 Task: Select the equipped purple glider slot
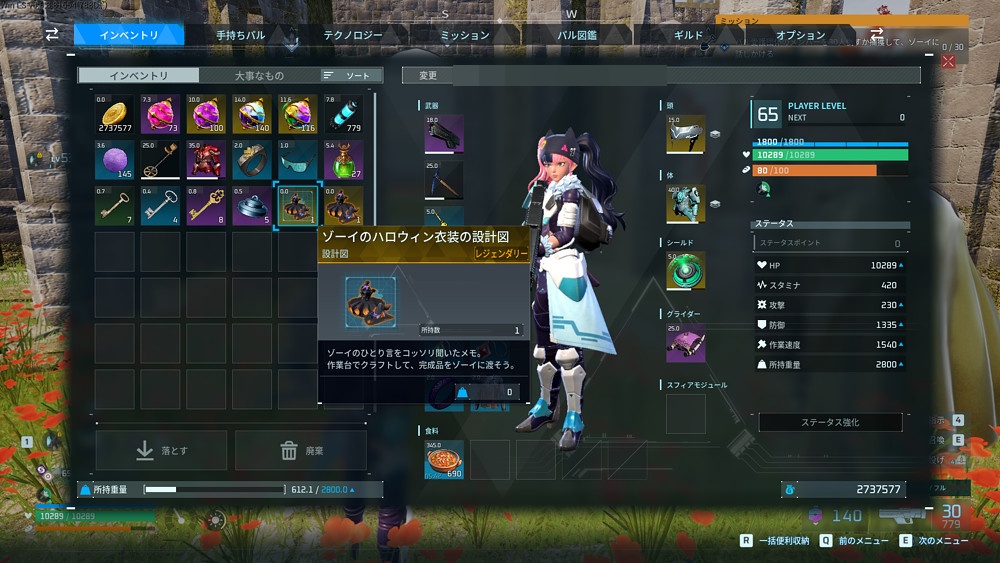pos(686,342)
